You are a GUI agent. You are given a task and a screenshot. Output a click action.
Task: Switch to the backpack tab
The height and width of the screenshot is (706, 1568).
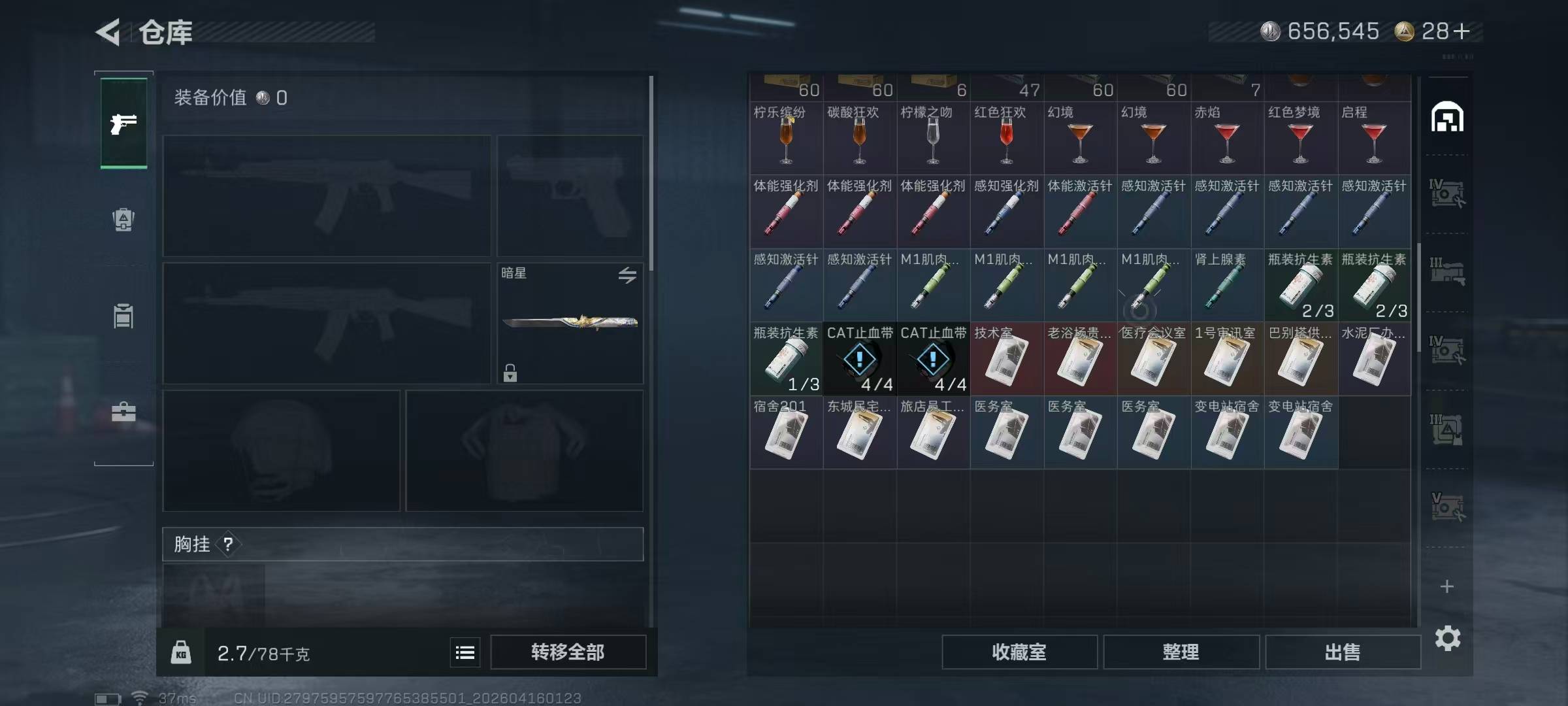pyautogui.click(x=123, y=220)
